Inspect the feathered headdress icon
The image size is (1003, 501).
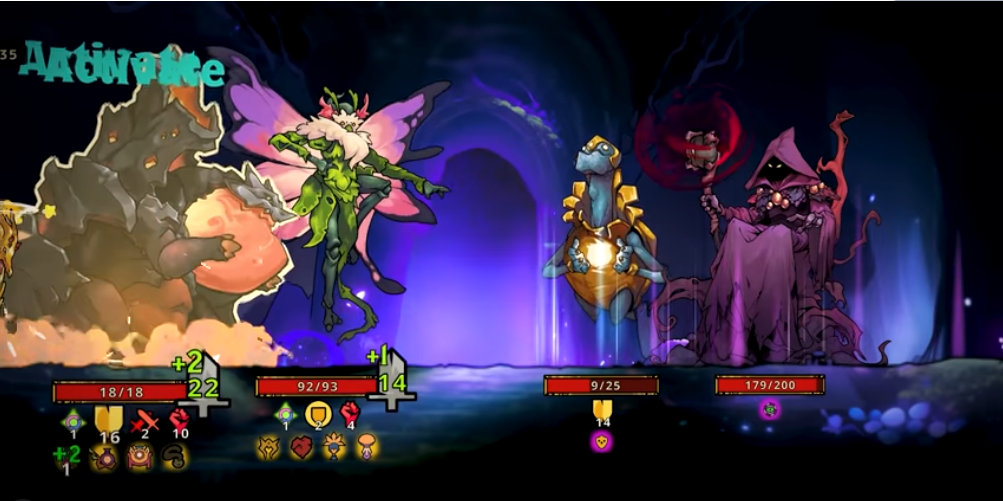tap(333, 447)
